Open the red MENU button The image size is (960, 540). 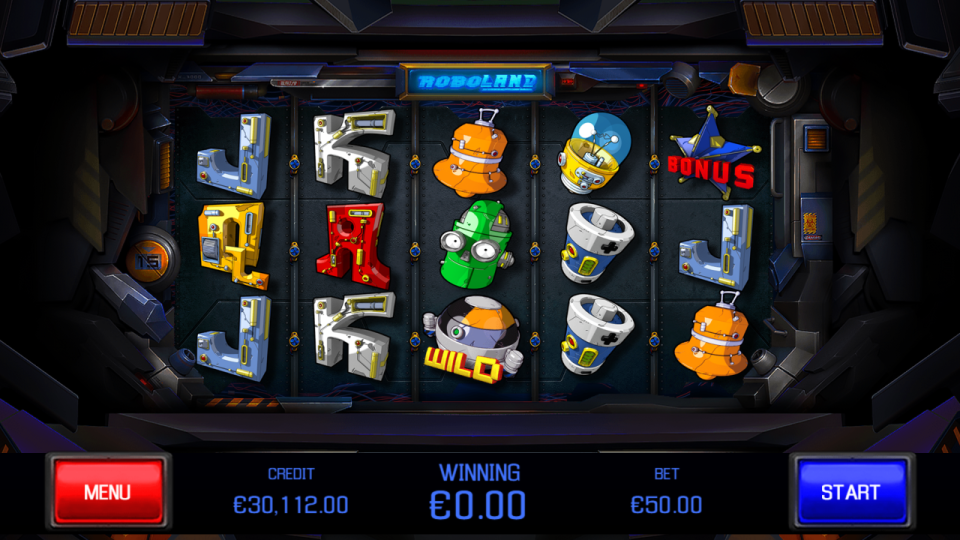(108, 492)
